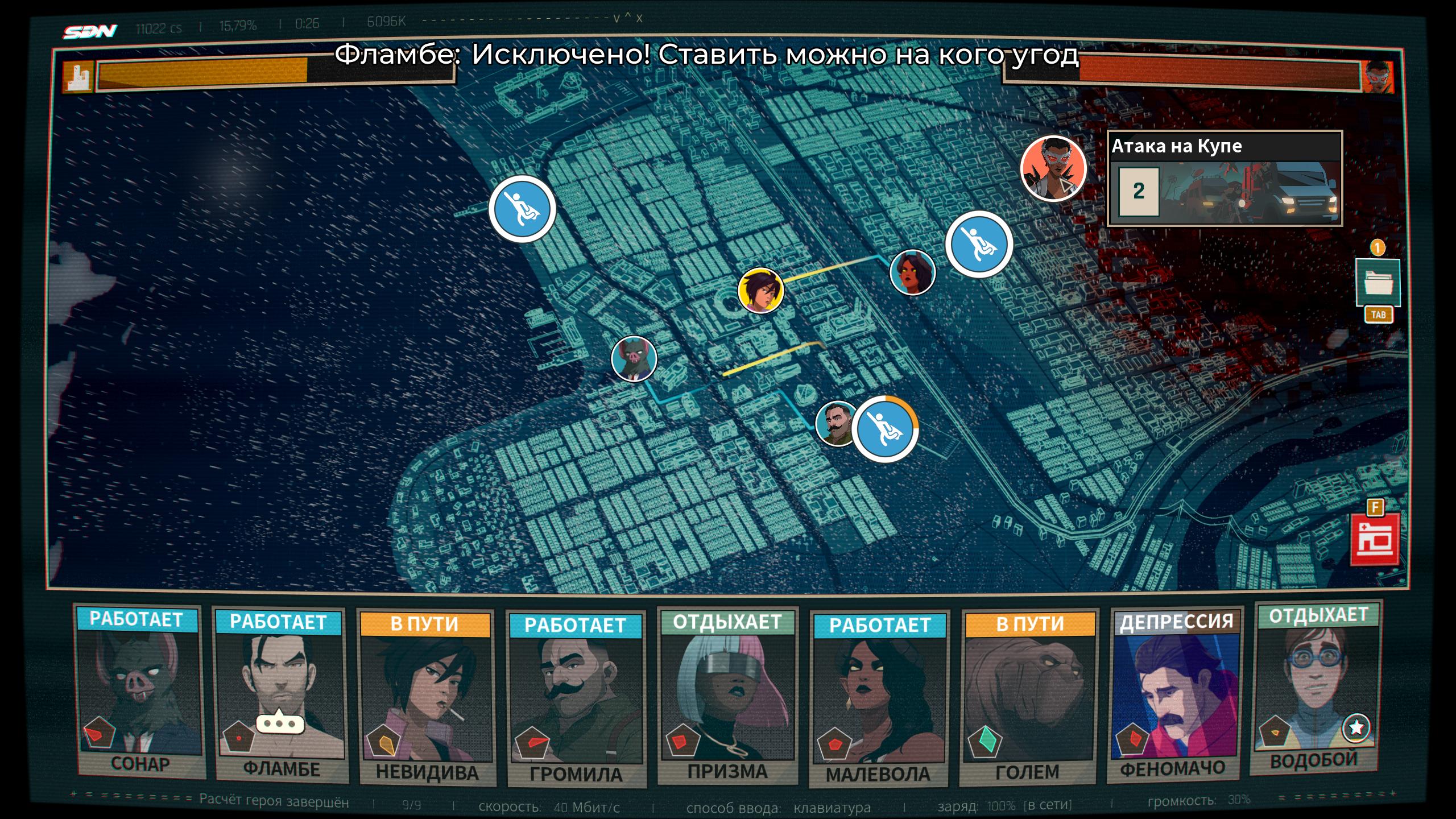Screen dimensions: 1456x819
Task: Click Малевола's portrait marker on the map
Action: [912, 272]
